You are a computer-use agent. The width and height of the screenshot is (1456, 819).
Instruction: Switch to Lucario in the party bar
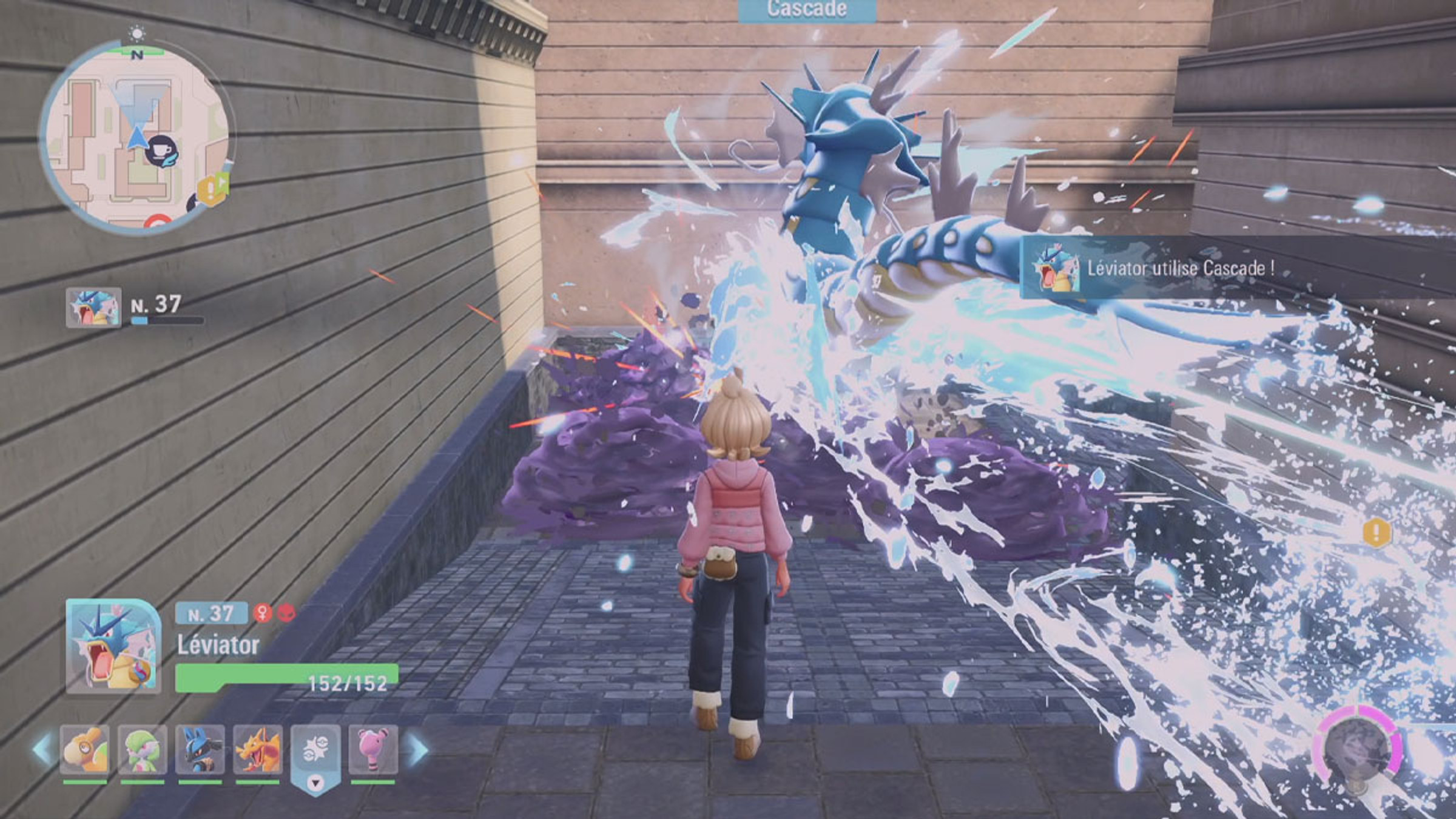(x=200, y=750)
